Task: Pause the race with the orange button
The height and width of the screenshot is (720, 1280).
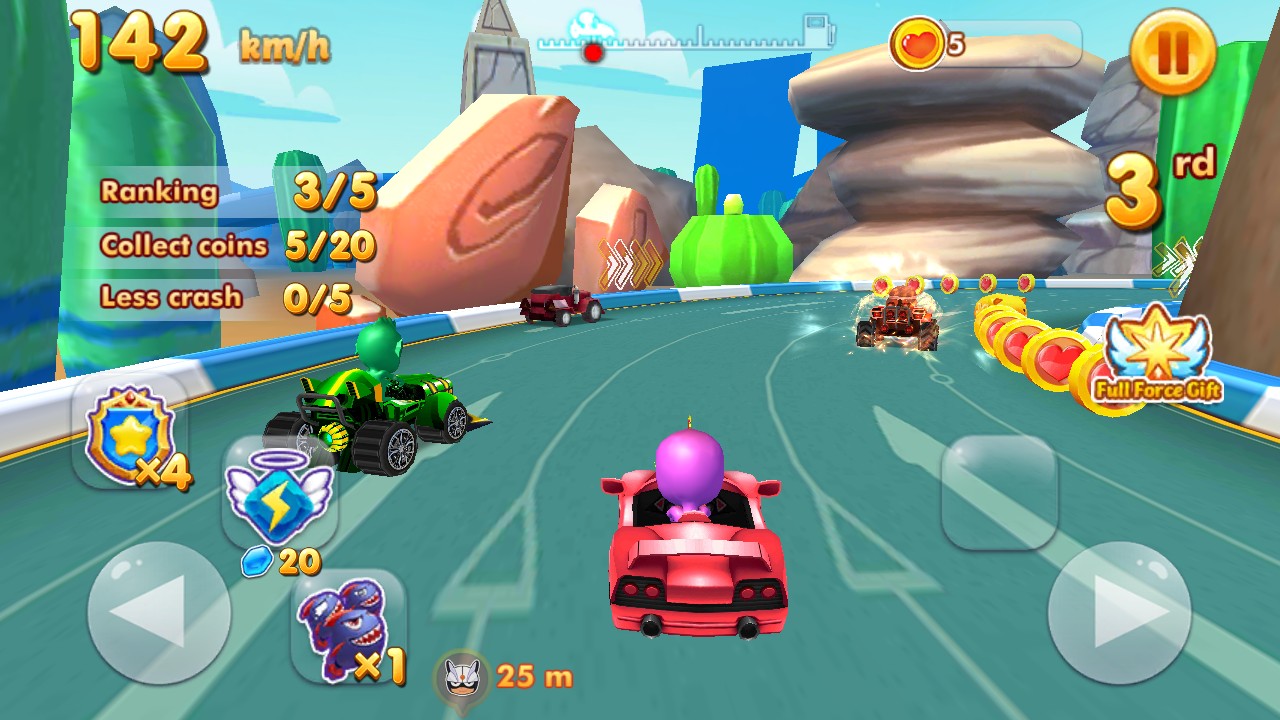Action: pos(1172,51)
